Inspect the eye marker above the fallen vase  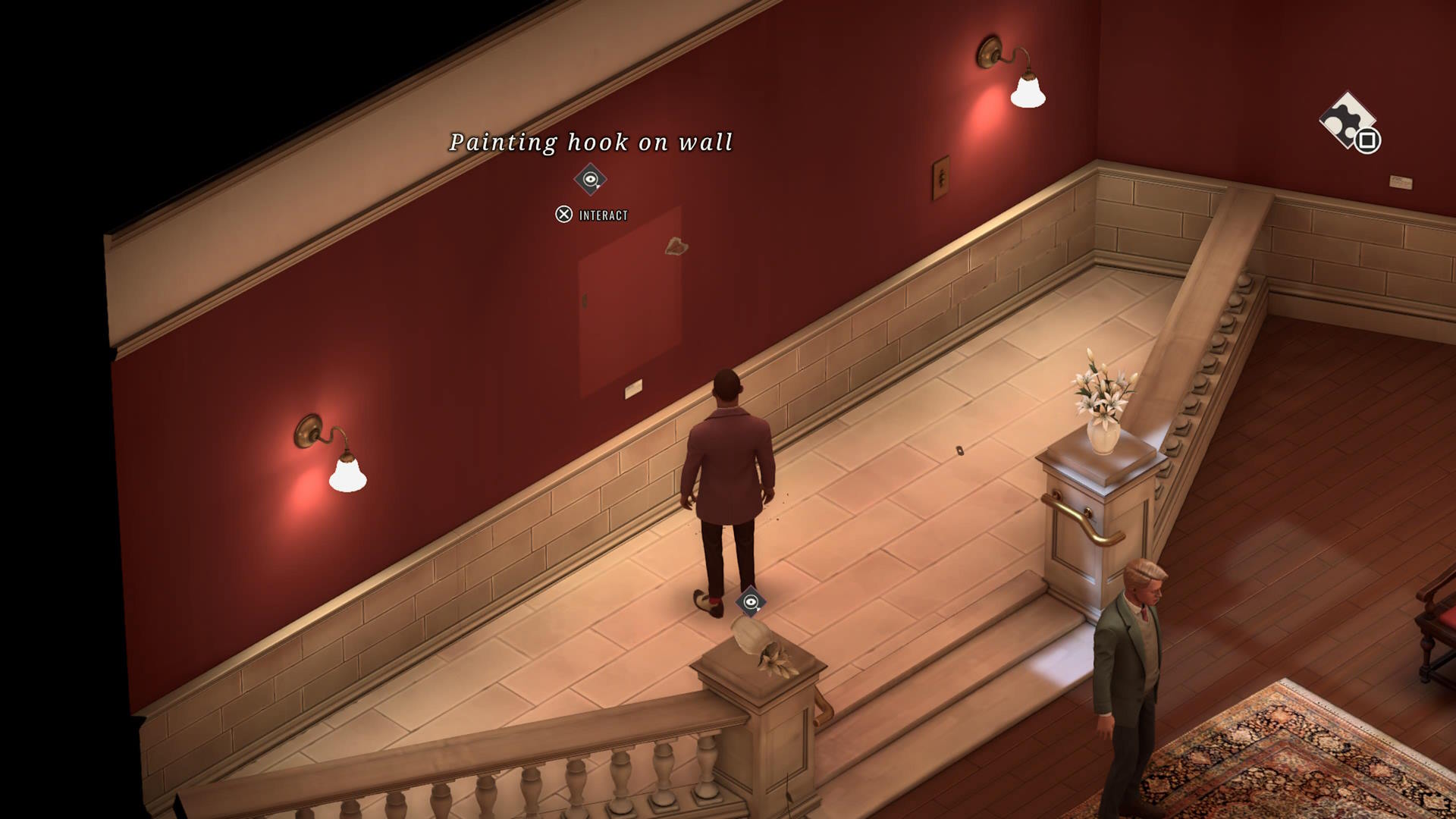click(750, 602)
